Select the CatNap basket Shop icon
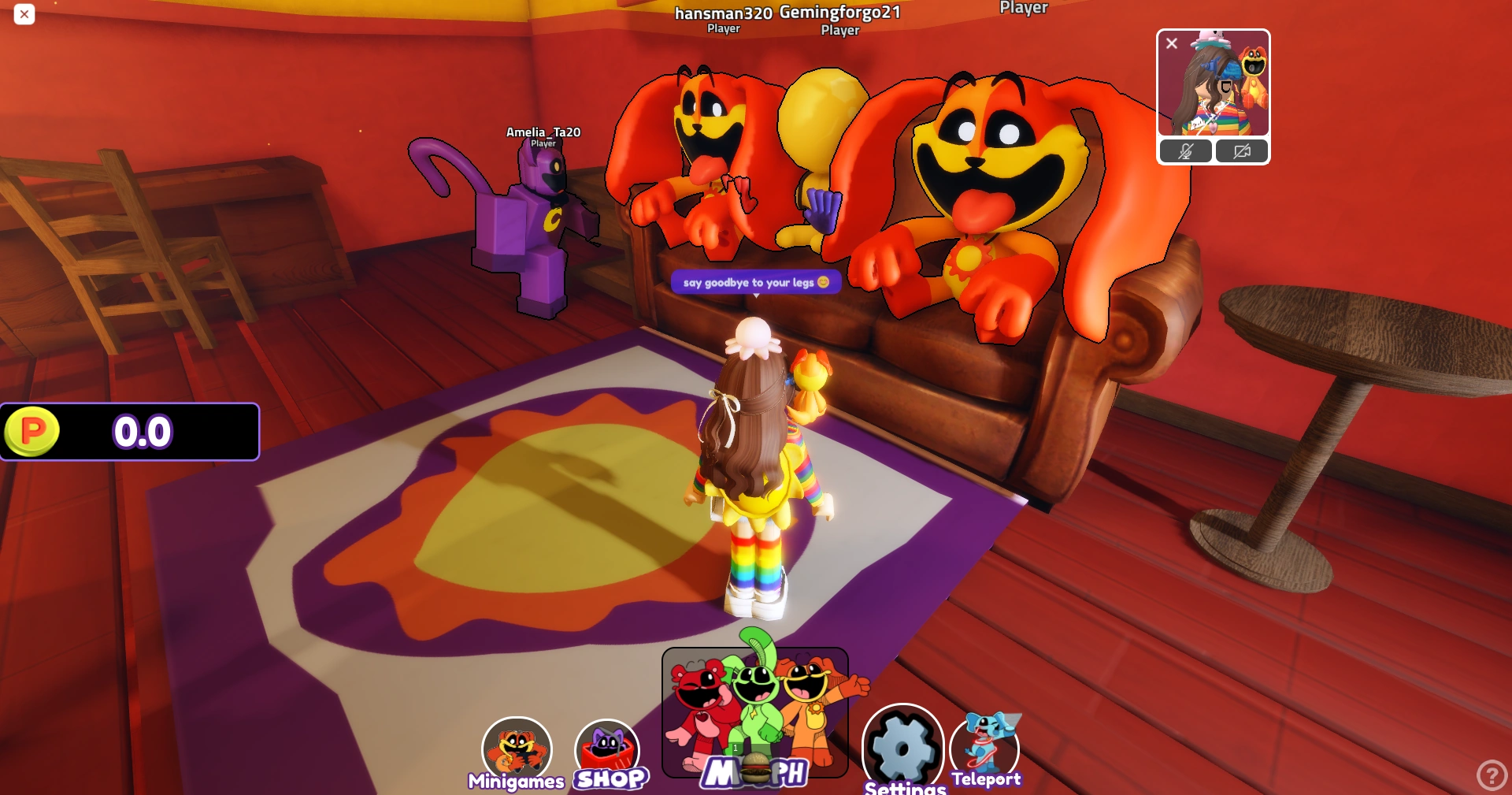The width and height of the screenshot is (1512, 795). 607,747
